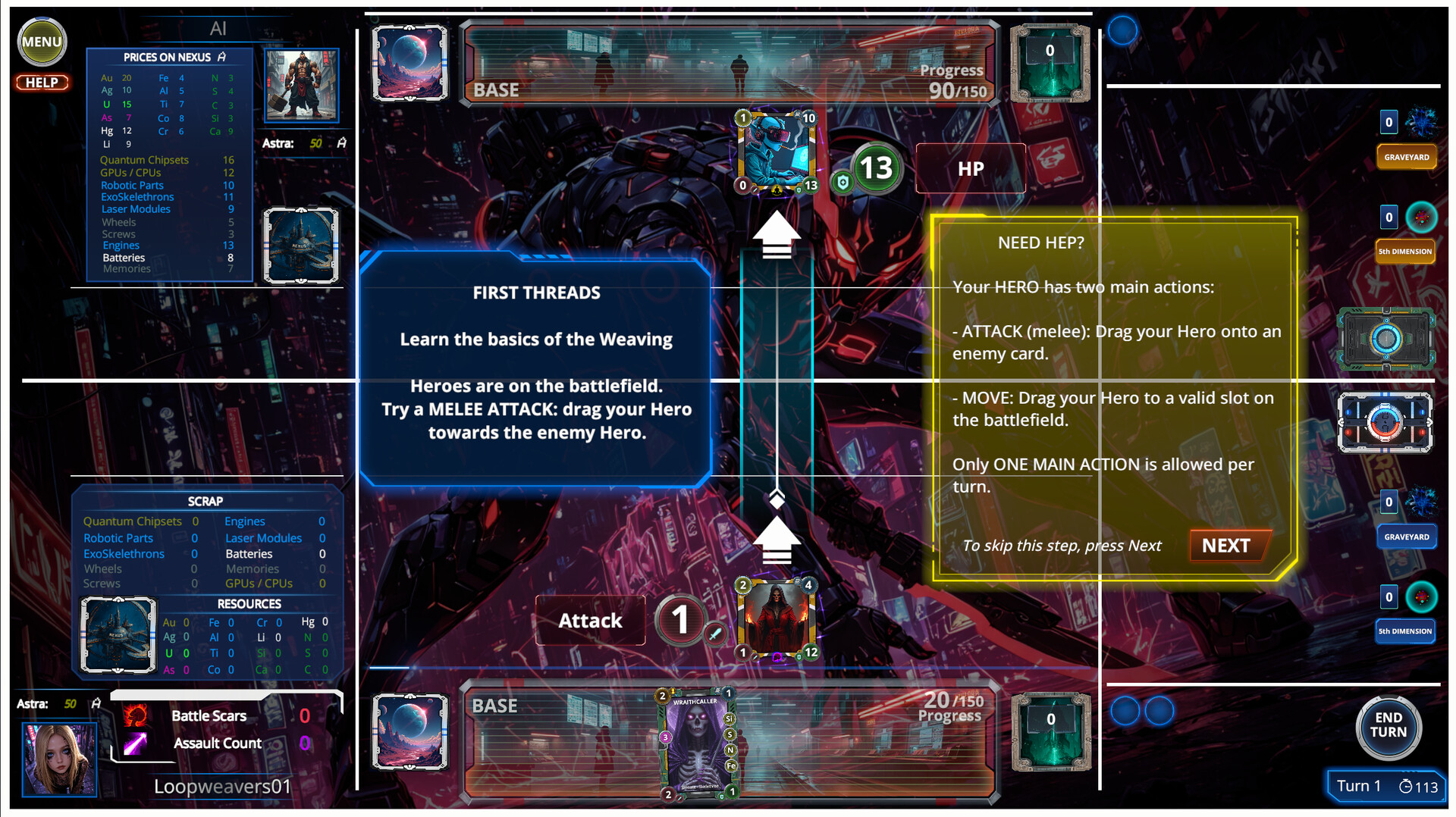
Task: Click the blue energy dial device
Action: (1385, 340)
